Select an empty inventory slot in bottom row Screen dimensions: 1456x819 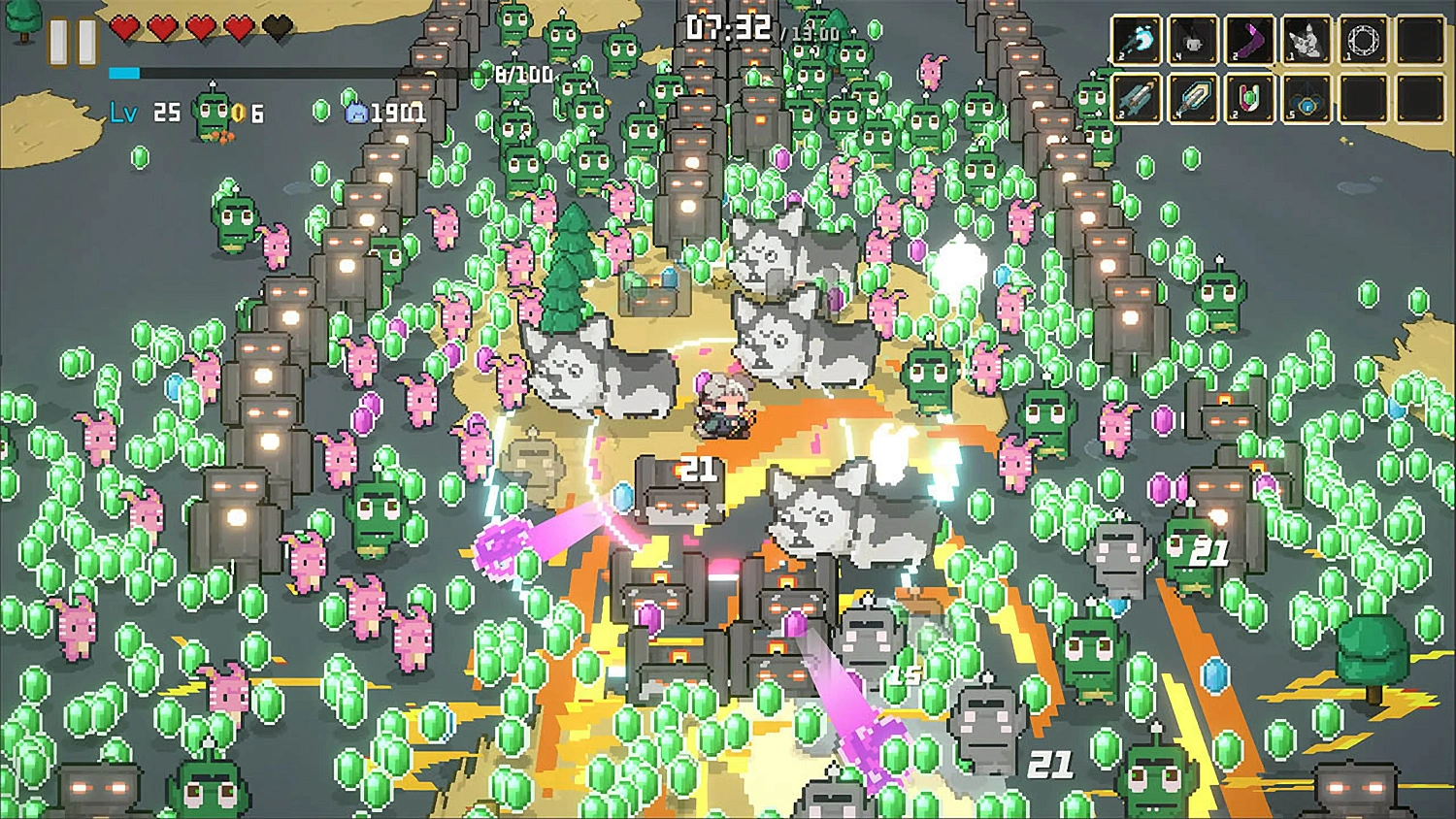[1364, 98]
